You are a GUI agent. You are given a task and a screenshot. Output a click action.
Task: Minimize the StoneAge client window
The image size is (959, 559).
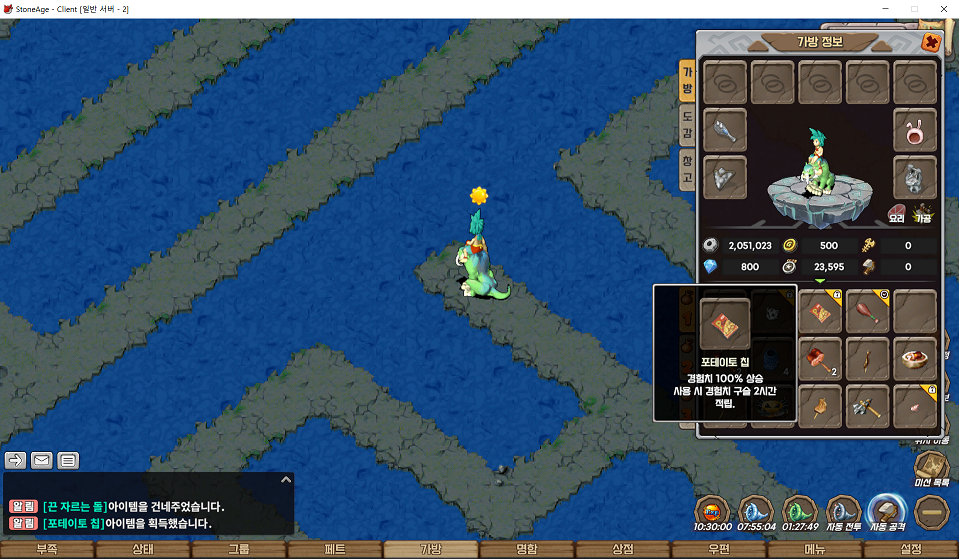pyautogui.click(x=885, y=9)
